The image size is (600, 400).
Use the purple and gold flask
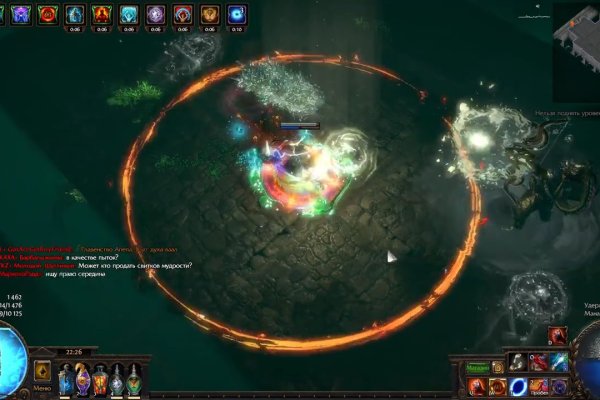pos(83,379)
